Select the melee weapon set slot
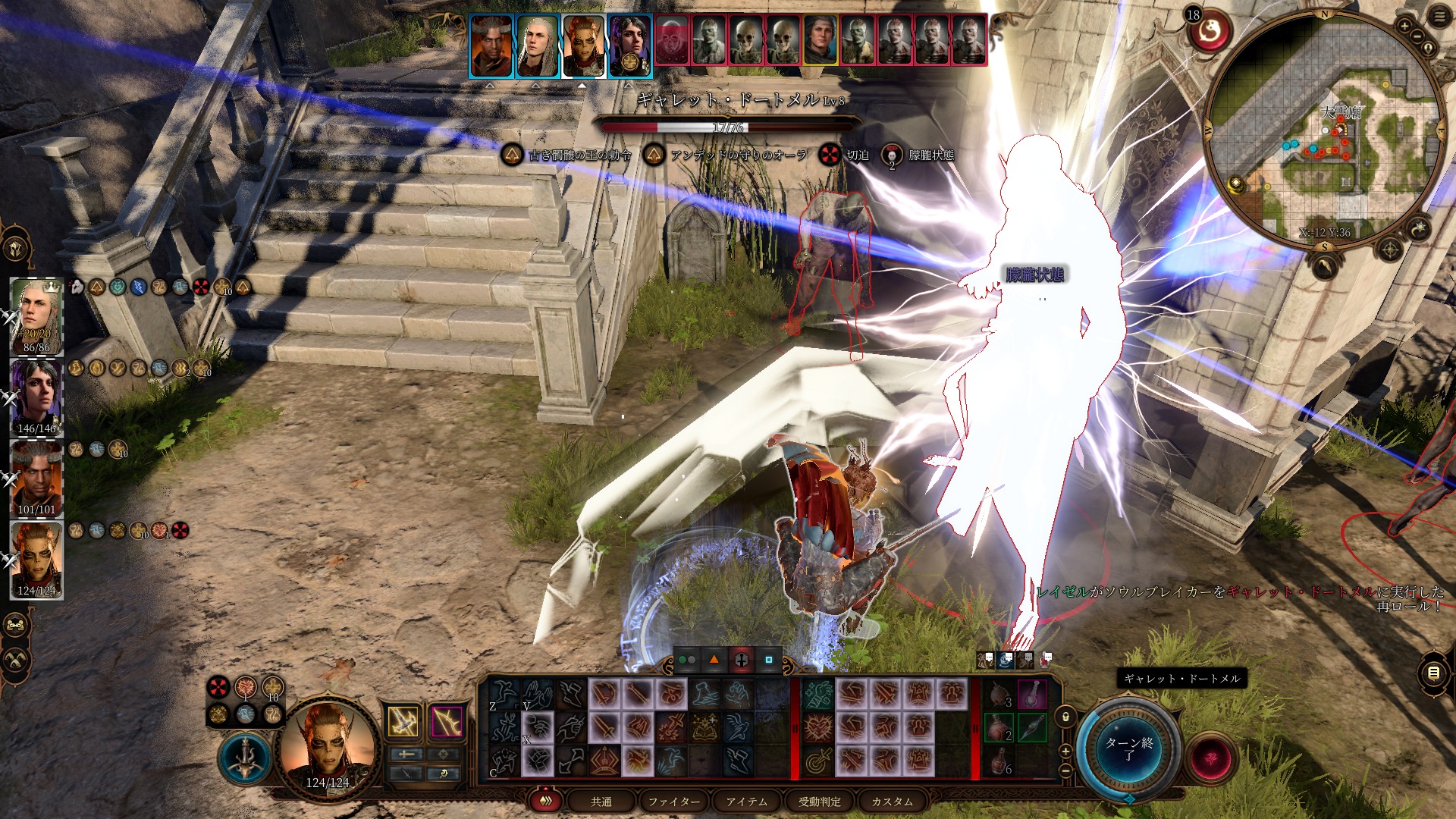 pyautogui.click(x=404, y=721)
